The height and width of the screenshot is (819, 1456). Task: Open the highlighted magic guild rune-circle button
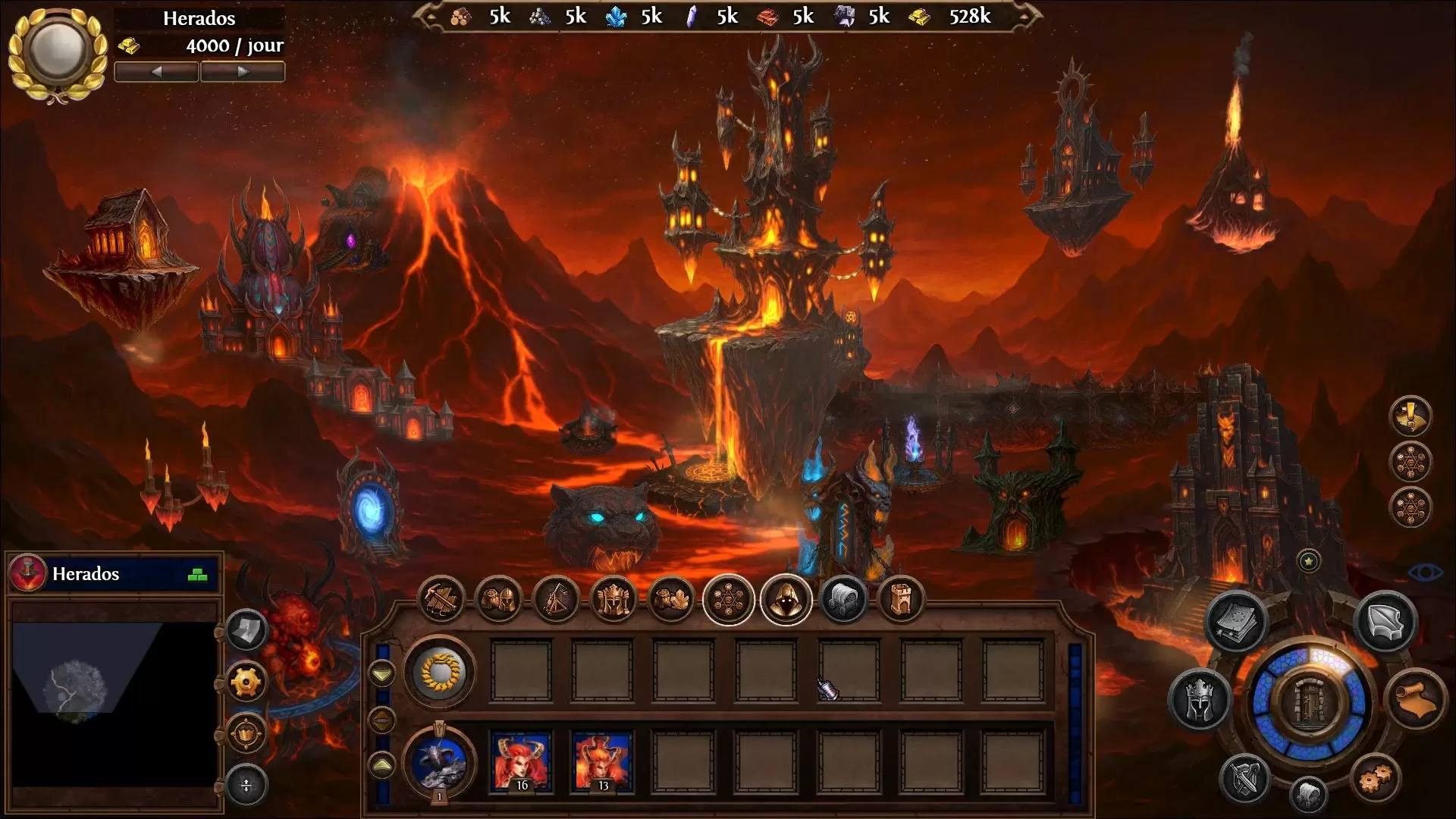(x=728, y=600)
